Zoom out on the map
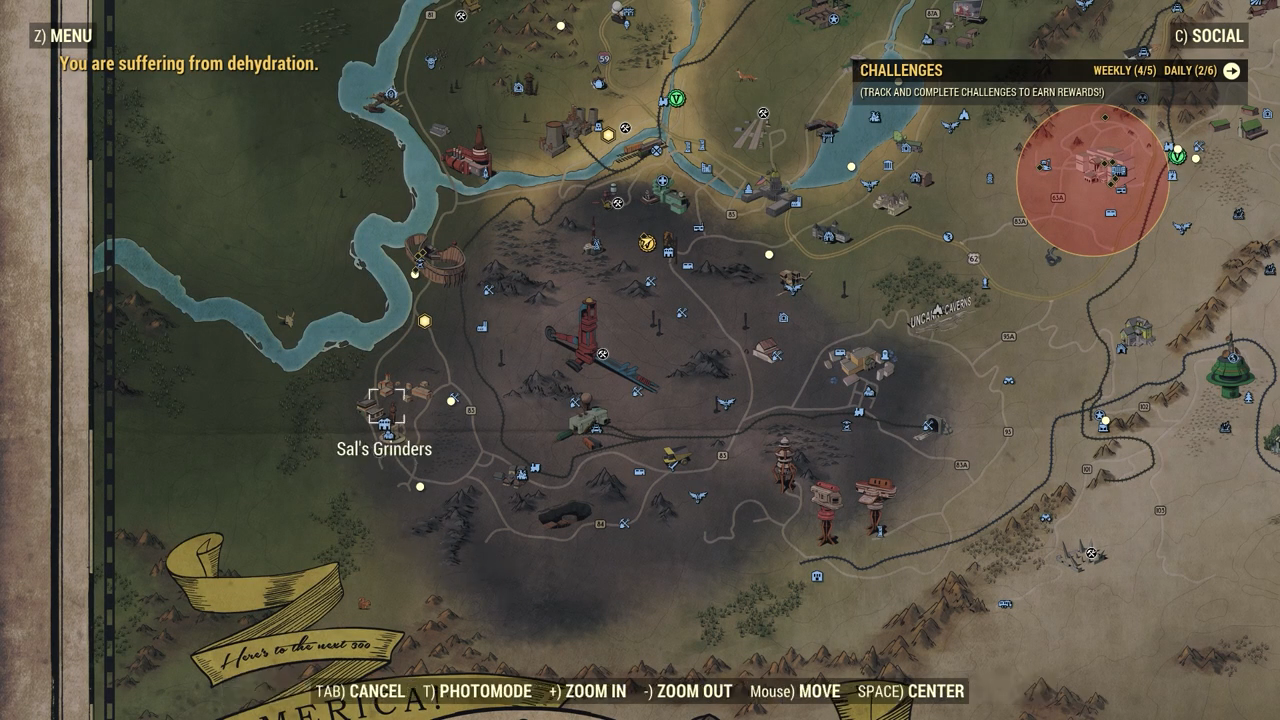This screenshot has height=720, width=1280. tap(688, 691)
